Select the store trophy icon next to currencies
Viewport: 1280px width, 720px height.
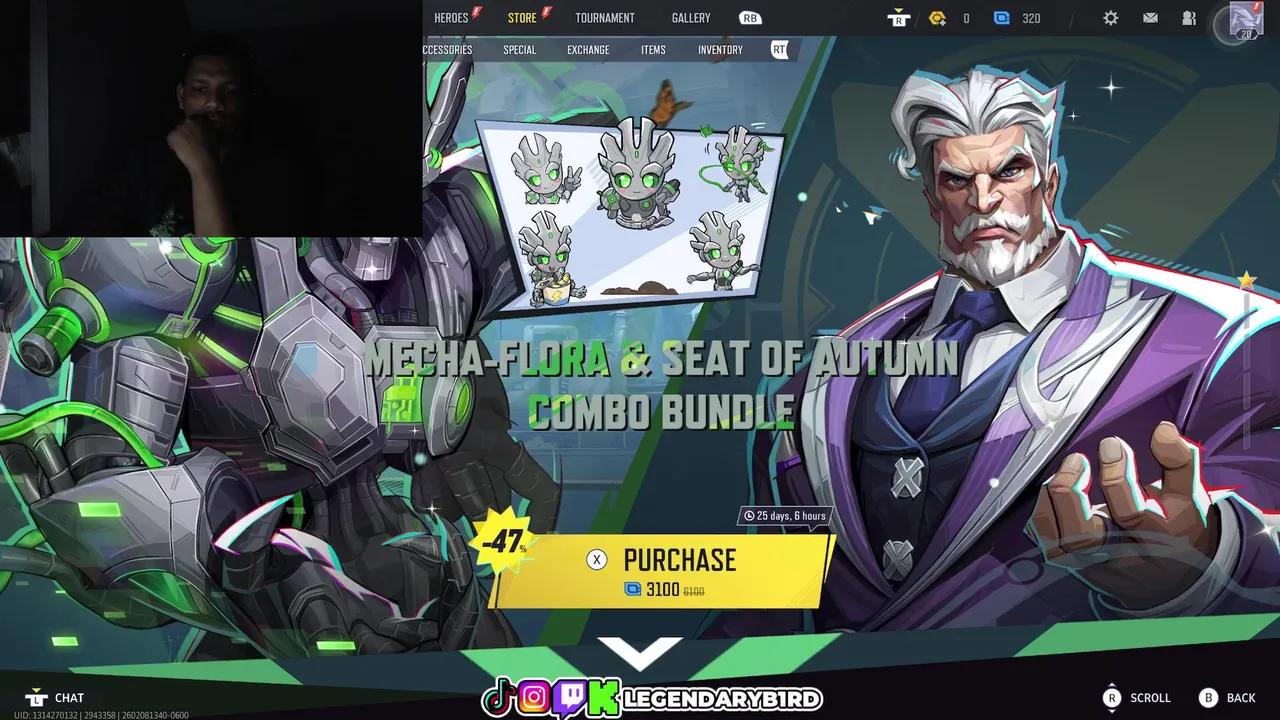click(x=898, y=17)
